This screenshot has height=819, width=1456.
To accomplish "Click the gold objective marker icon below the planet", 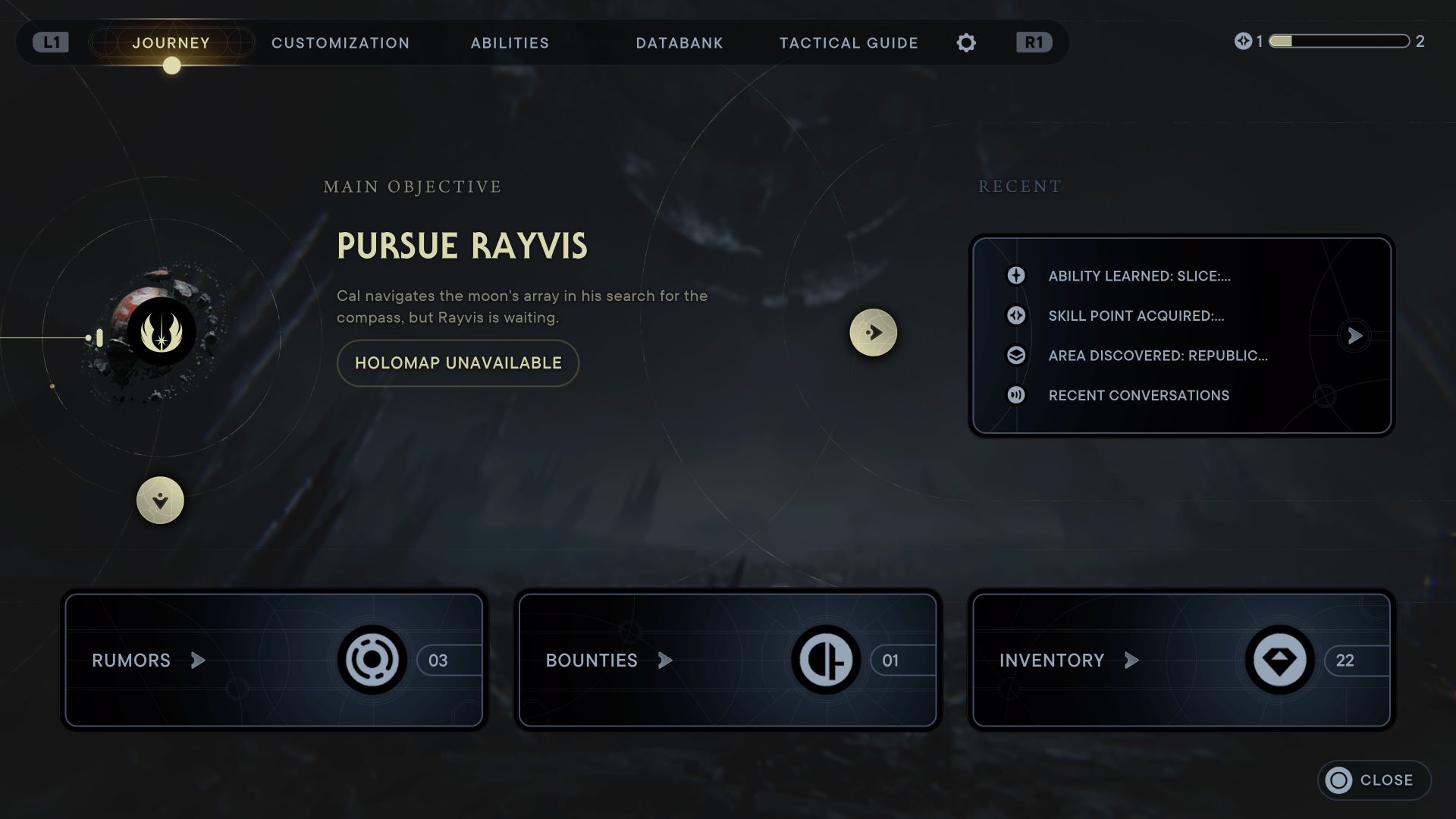I will click(x=162, y=500).
